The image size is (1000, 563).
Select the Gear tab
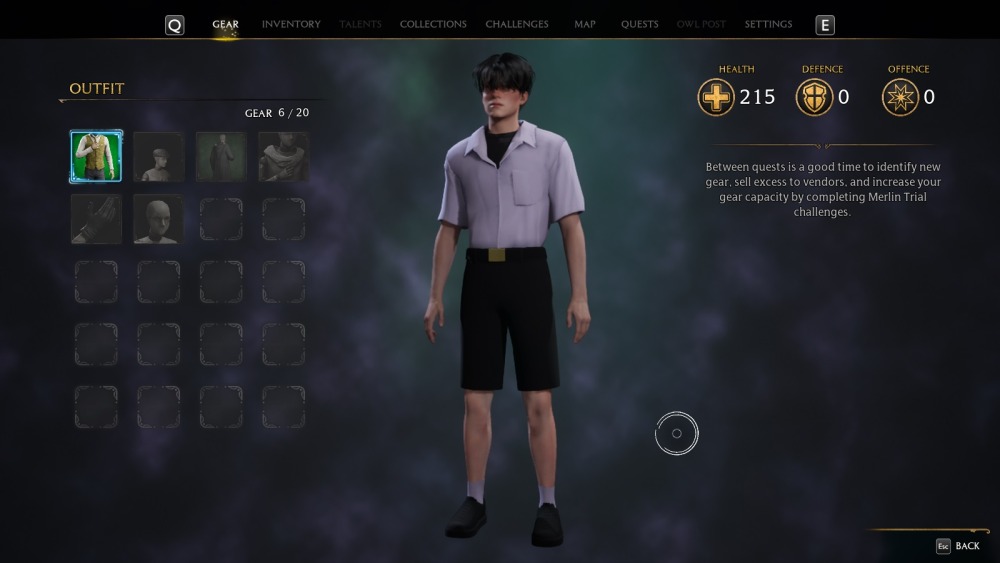coord(225,24)
